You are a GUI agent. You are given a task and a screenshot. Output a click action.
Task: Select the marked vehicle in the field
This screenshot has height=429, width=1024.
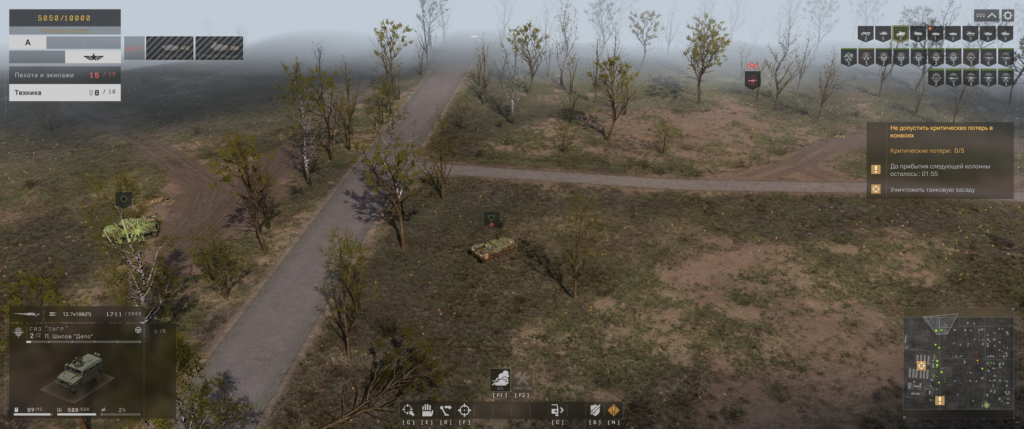(x=494, y=247)
